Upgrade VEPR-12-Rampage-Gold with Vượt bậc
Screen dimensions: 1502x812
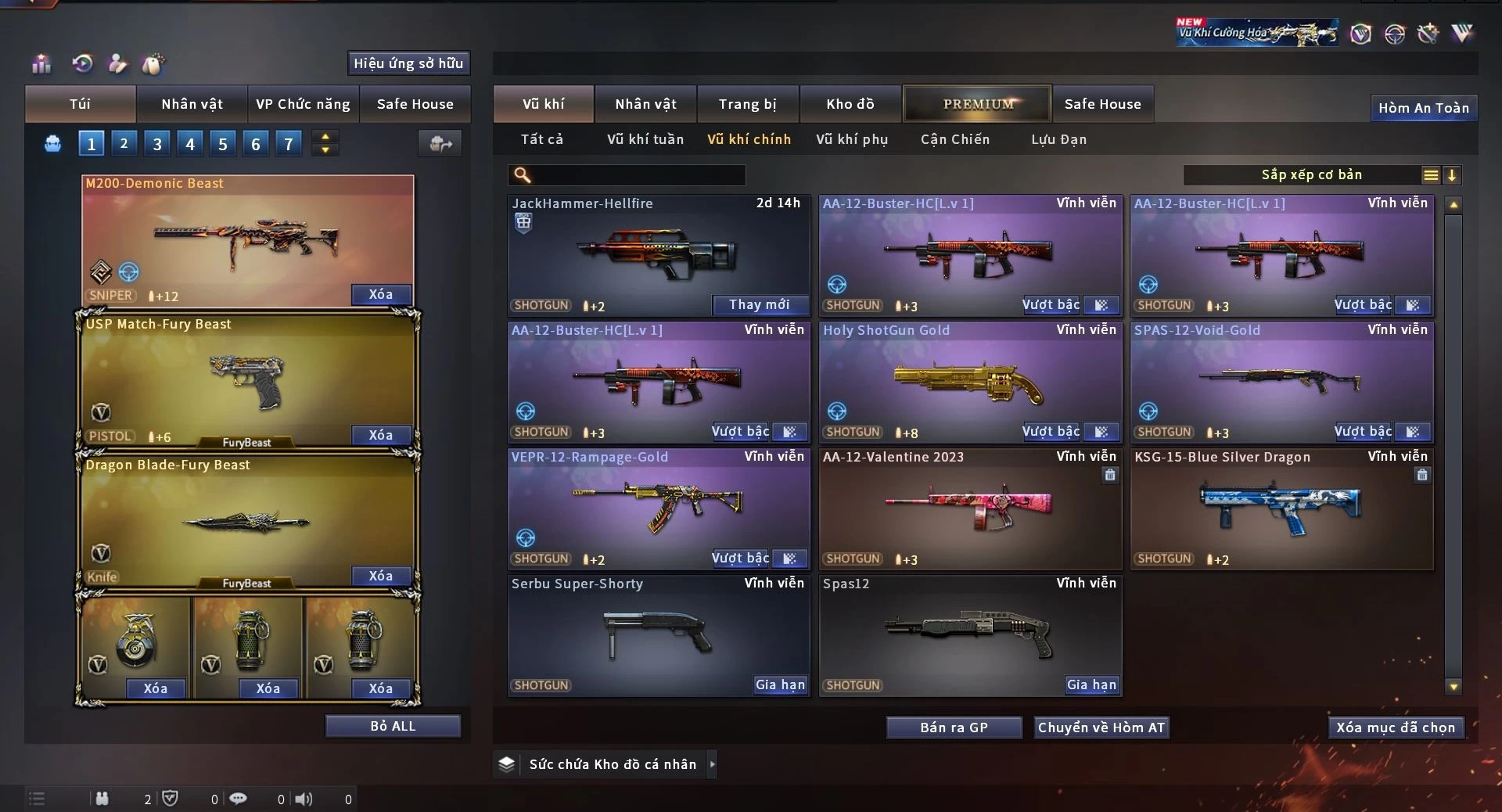point(740,559)
